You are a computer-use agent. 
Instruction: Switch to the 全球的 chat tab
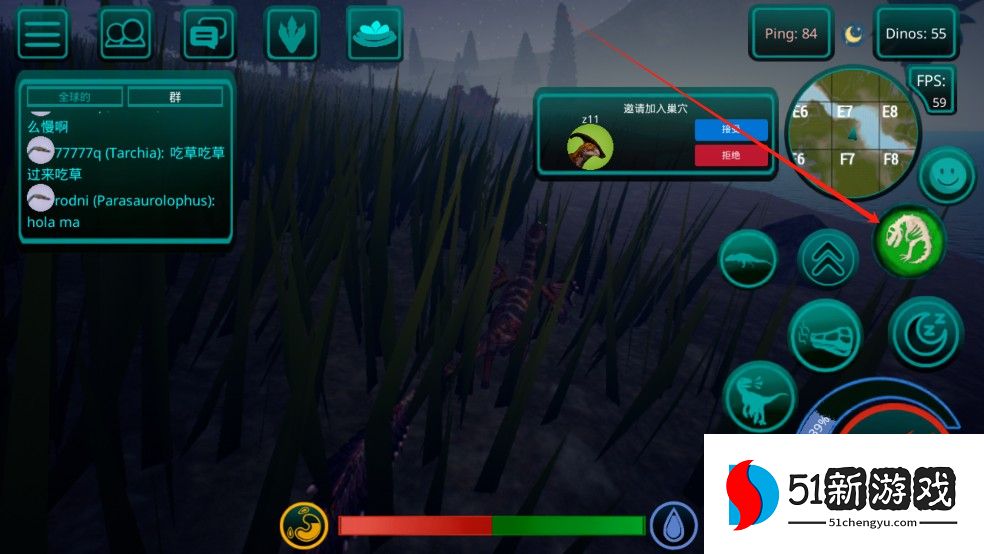pos(75,97)
